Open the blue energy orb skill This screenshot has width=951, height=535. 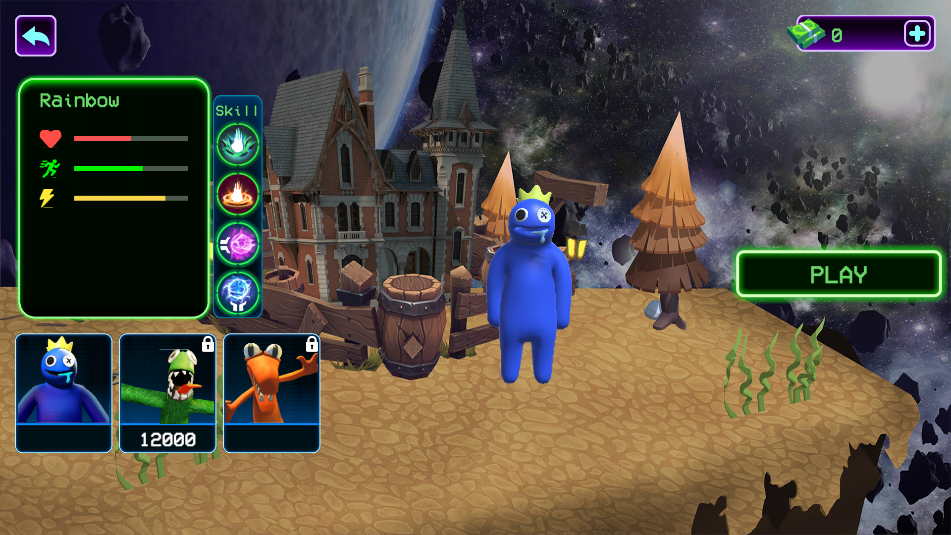click(238, 292)
